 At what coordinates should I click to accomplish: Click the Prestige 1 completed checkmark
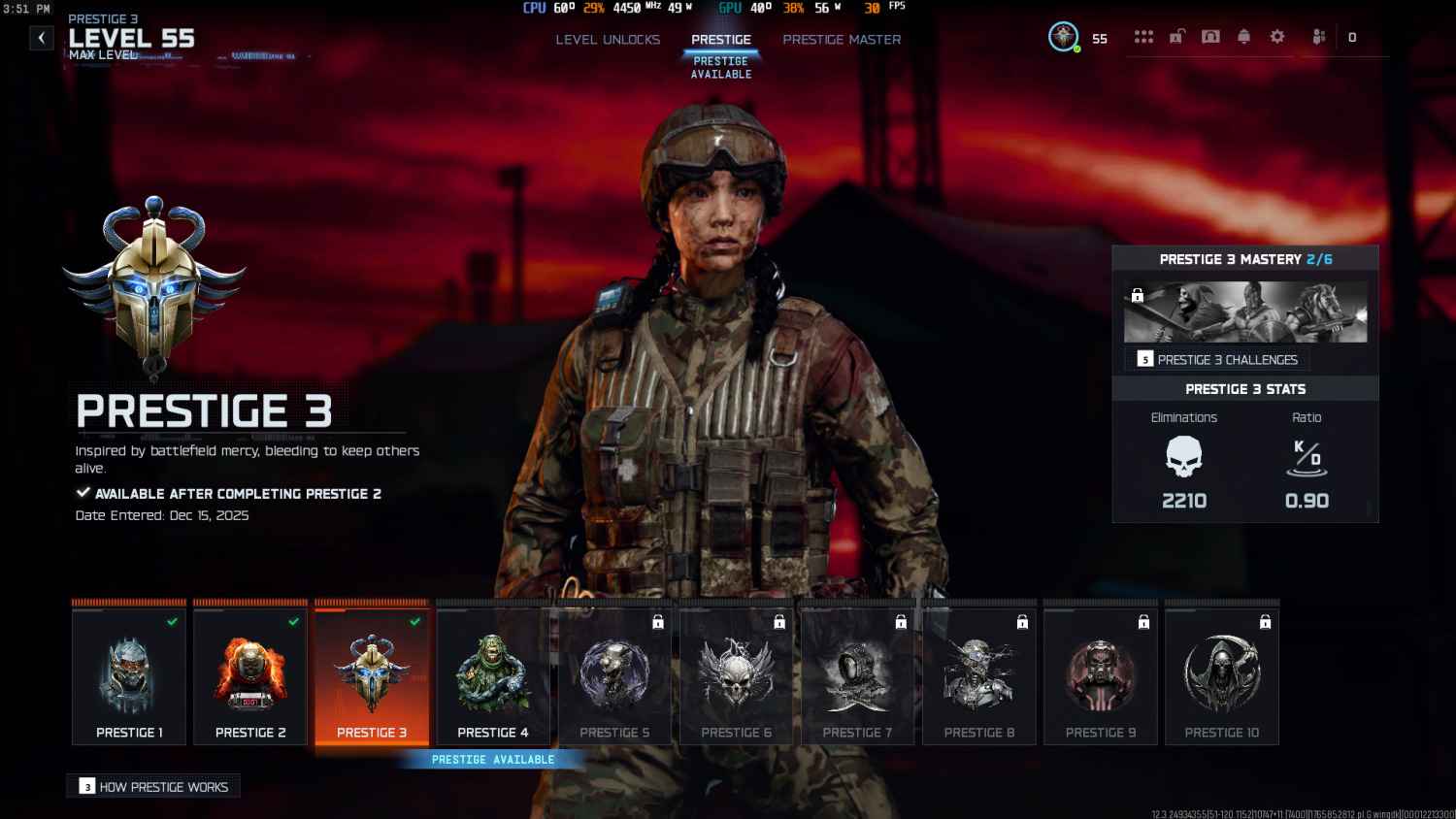171,623
